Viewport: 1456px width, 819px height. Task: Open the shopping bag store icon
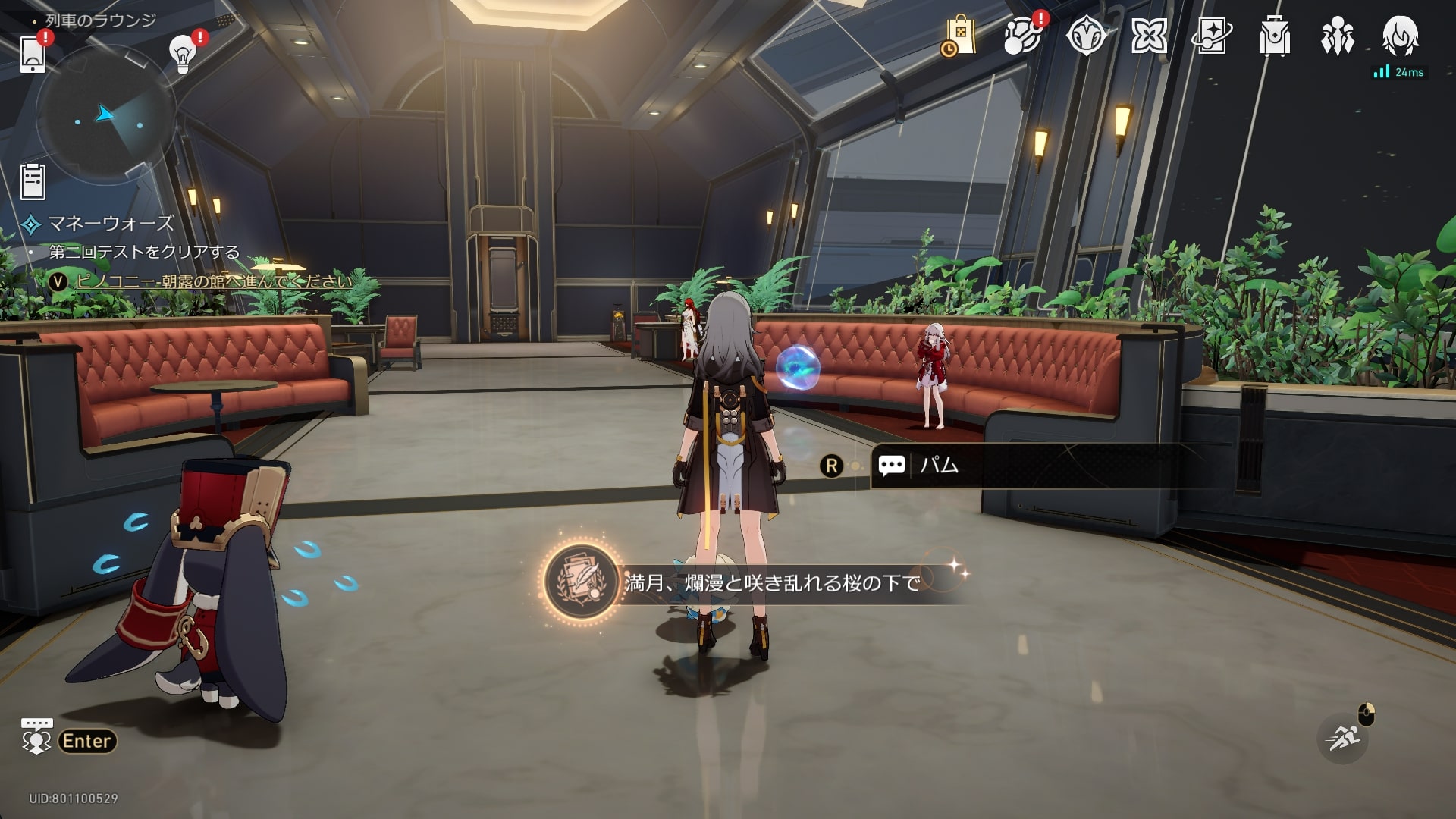(x=959, y=36)
